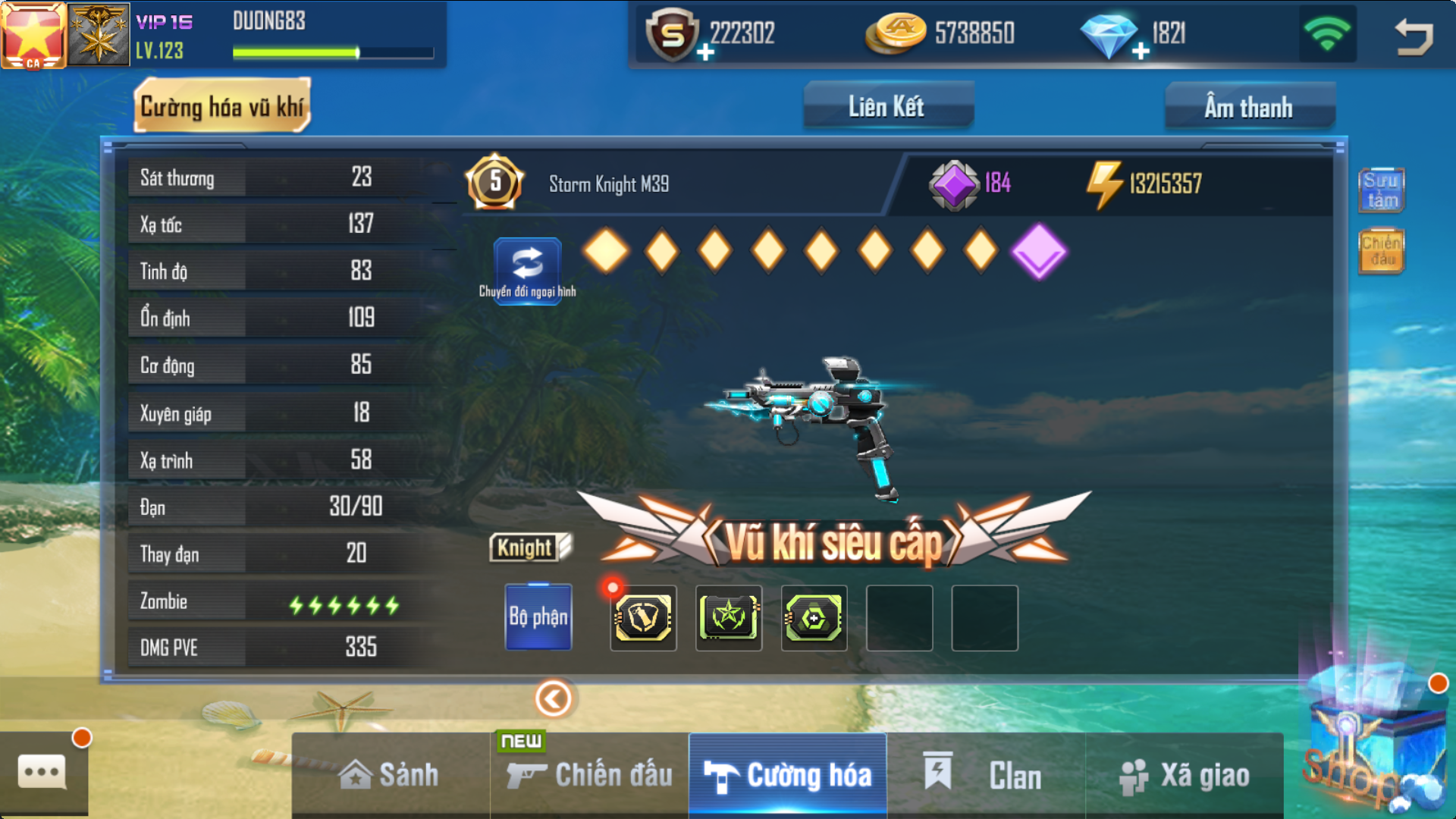Open the chat speech bubble

pos(42,773)
